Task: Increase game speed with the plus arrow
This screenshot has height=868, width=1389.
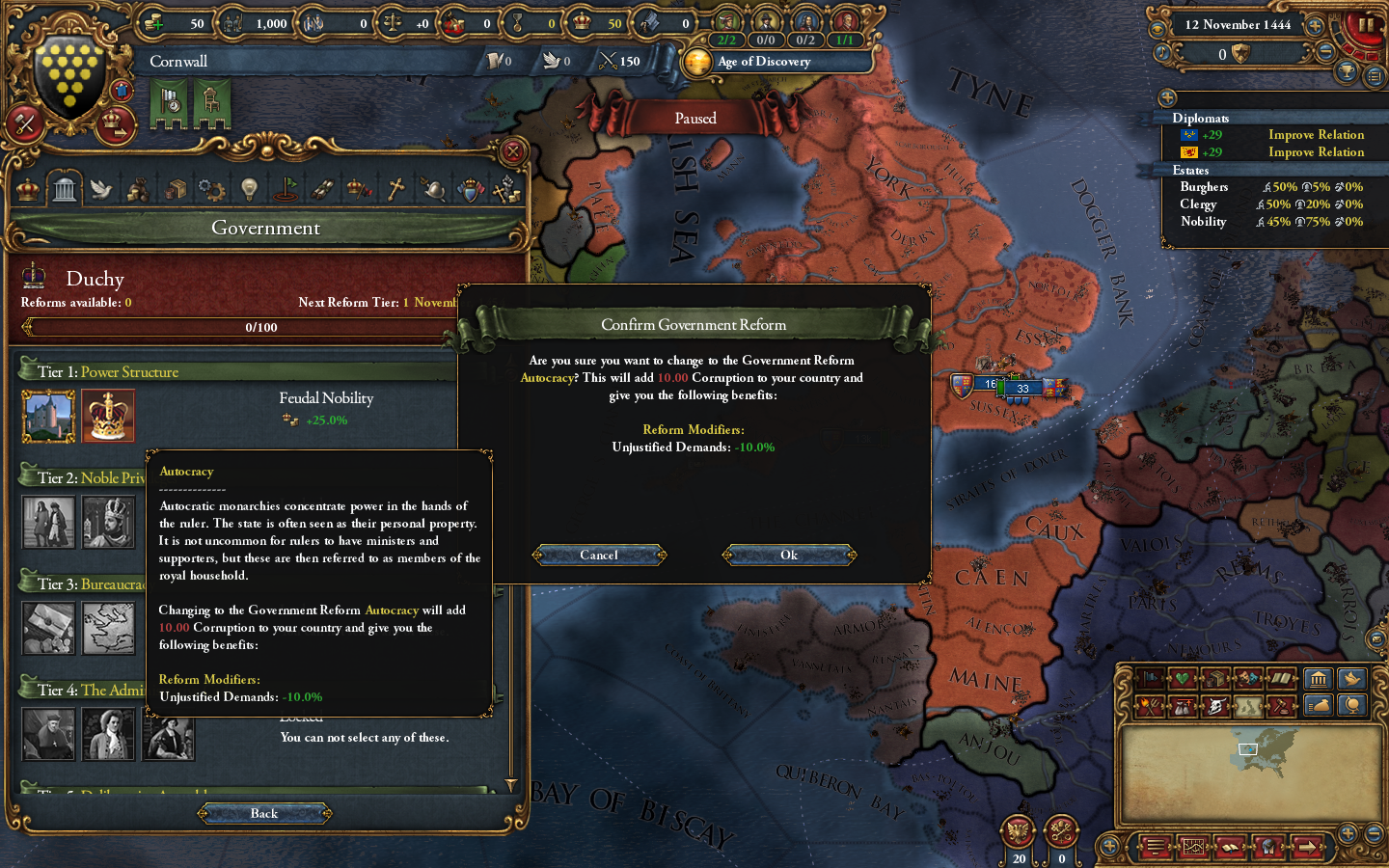Action: (x=1314, y=25)
